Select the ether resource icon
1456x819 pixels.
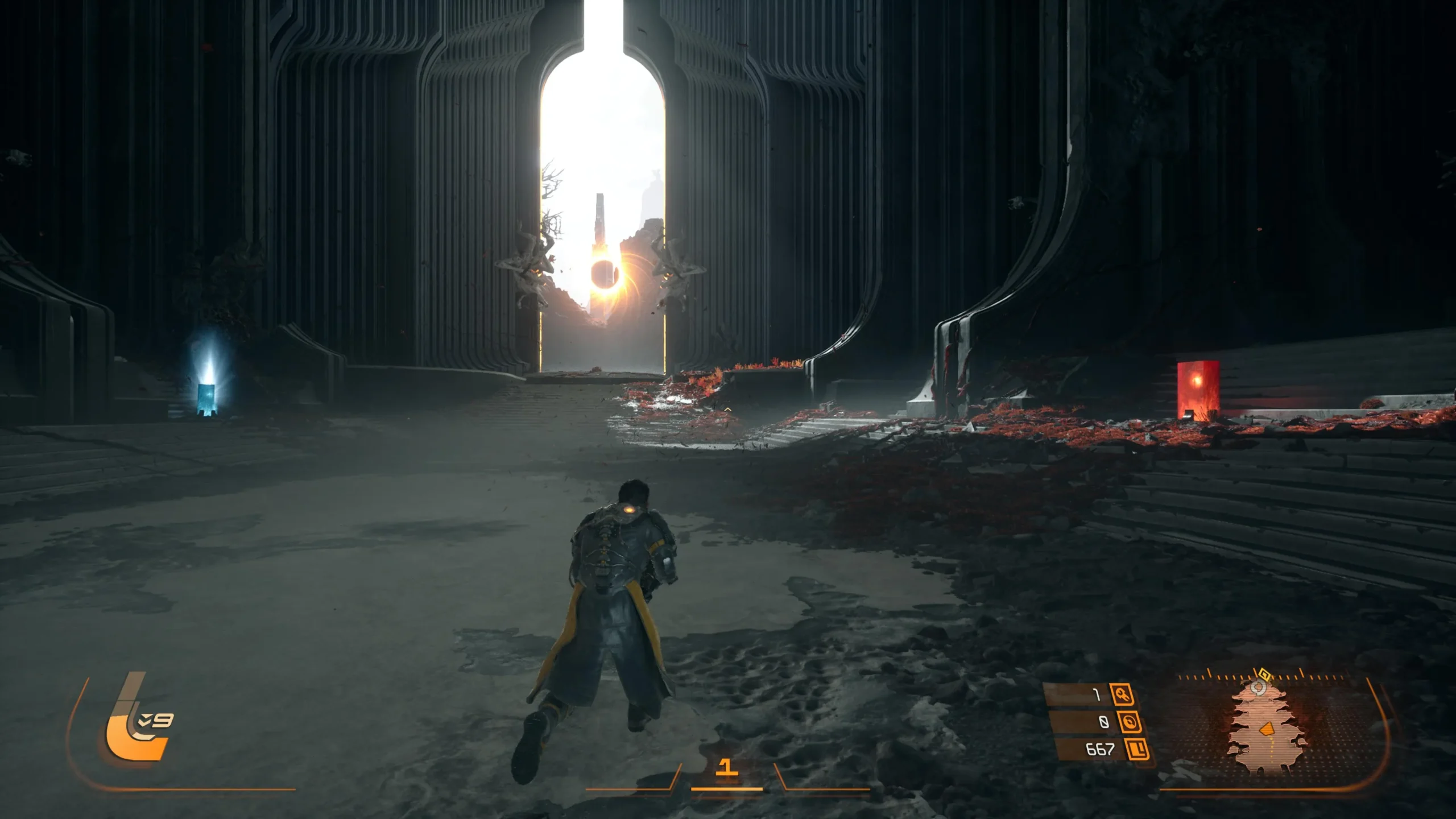click(1128, 722)
